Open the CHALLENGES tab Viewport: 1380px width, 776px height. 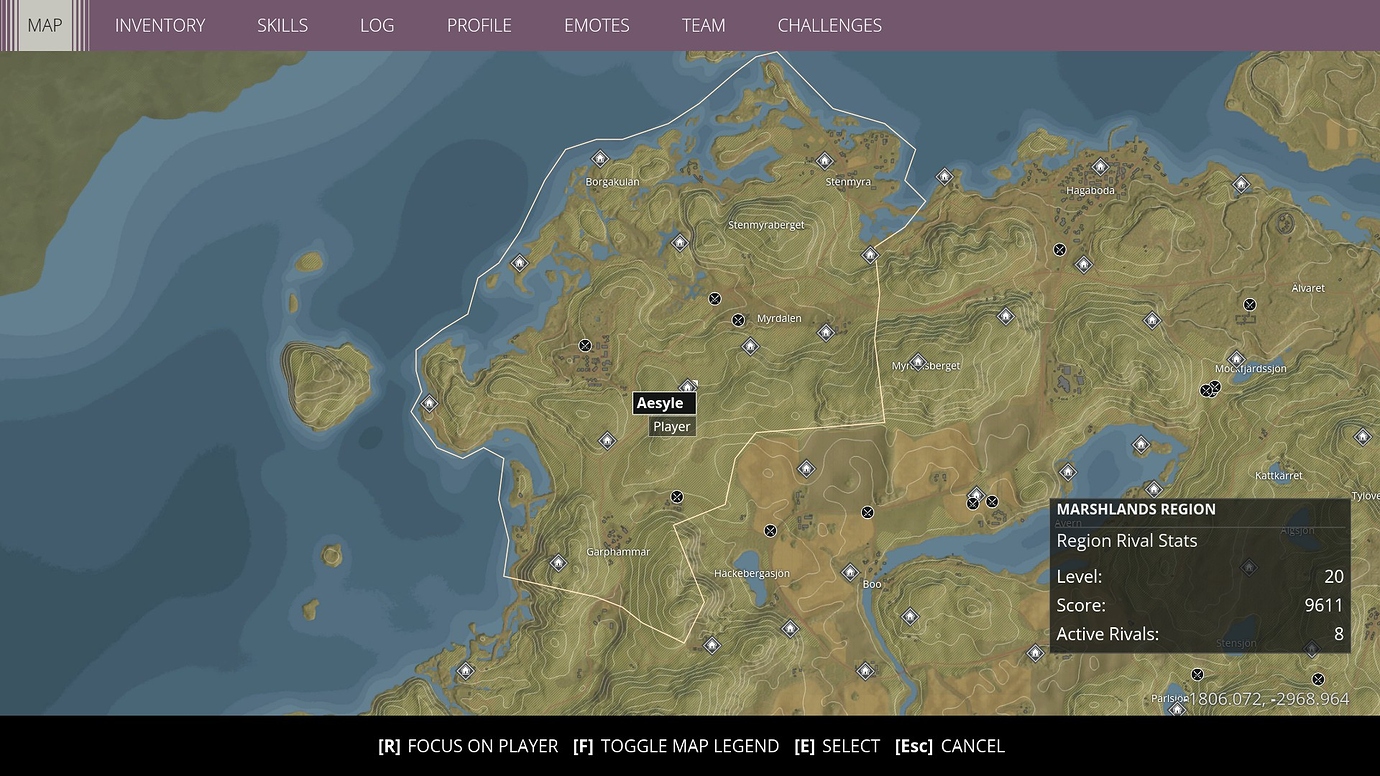829,25
